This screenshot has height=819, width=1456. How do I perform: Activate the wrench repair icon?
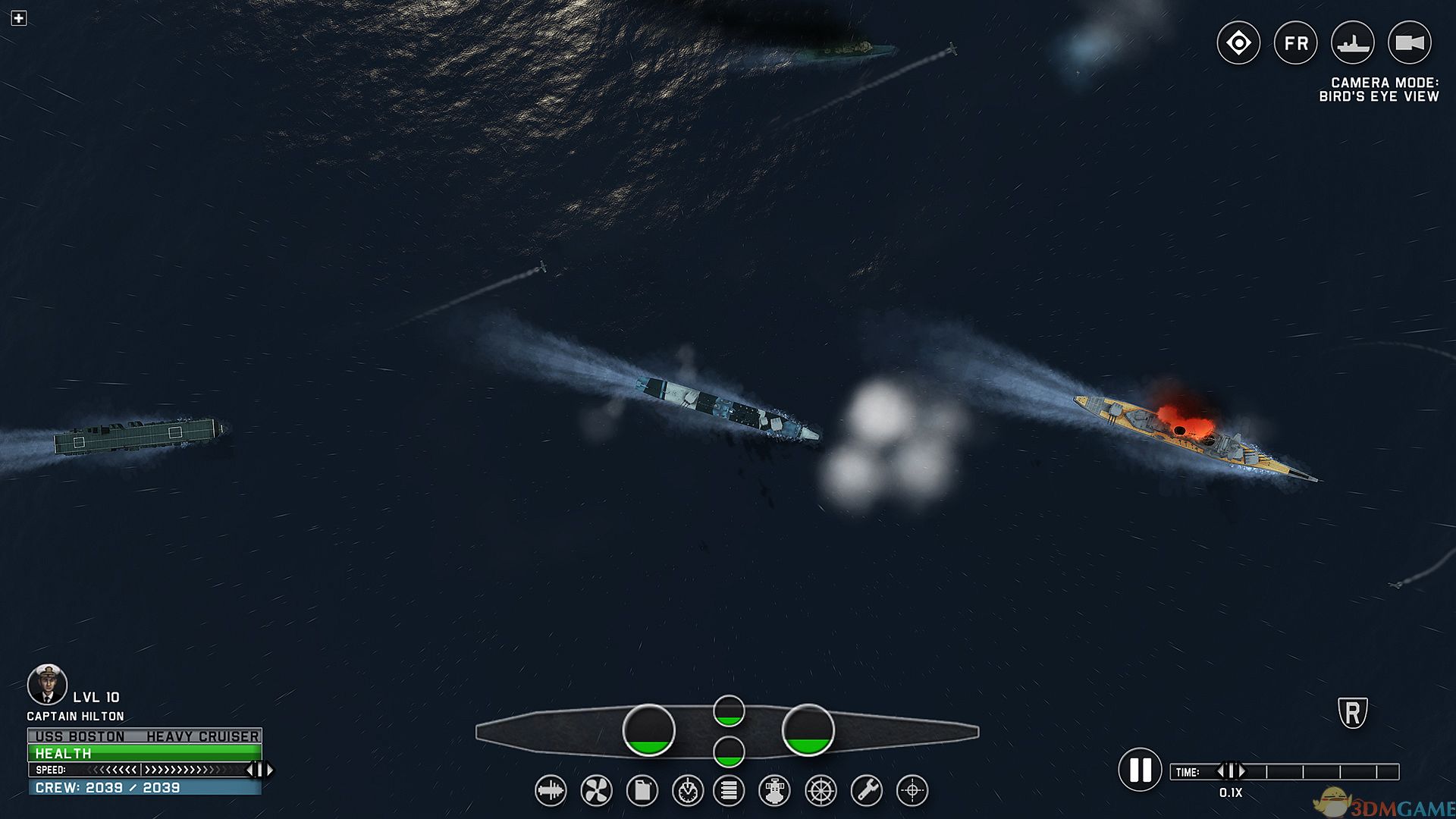pyautogui.click(x=866, y=791)
